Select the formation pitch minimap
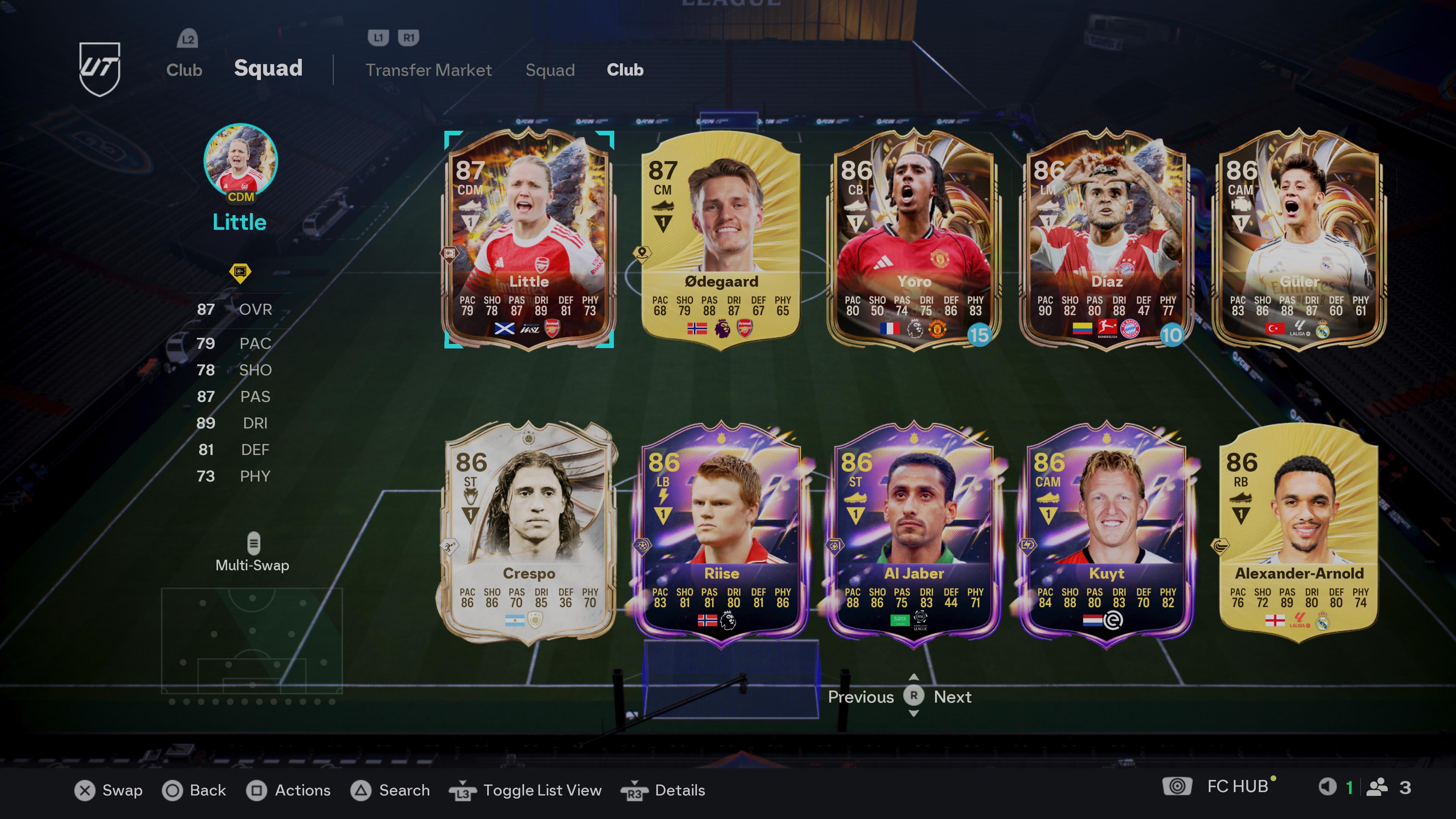This screenshot has width=1456, height=819. [252, 640]
